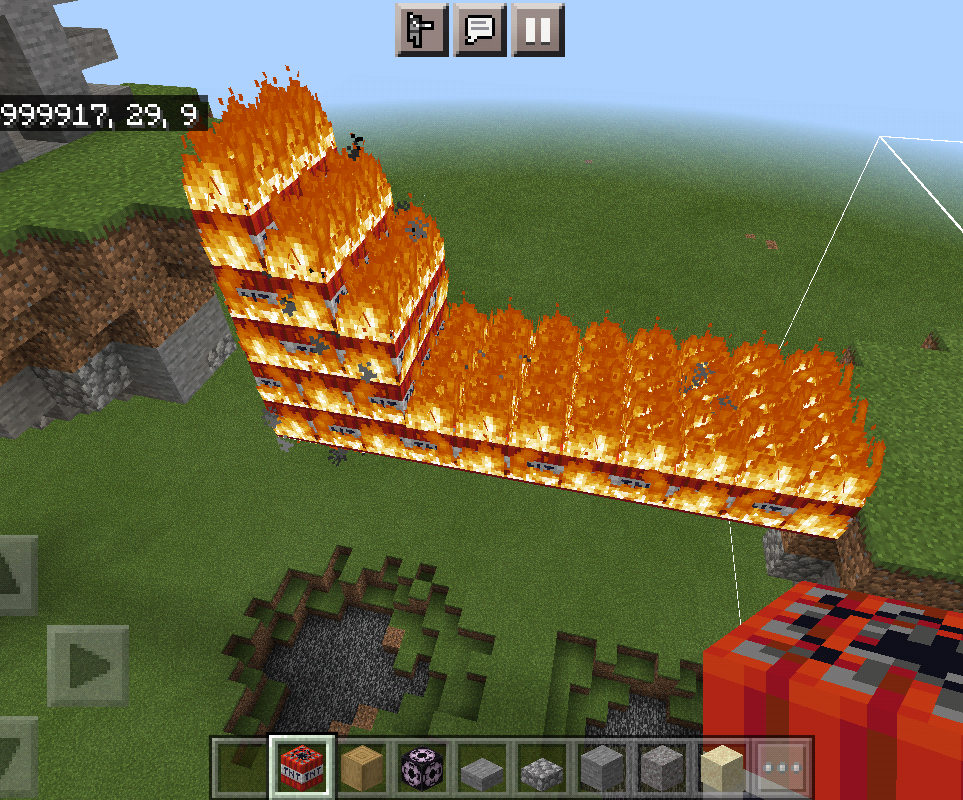Open the inventory via three-dots button
963x800 pixels.
pyautogui.click(x=782, y=768)
